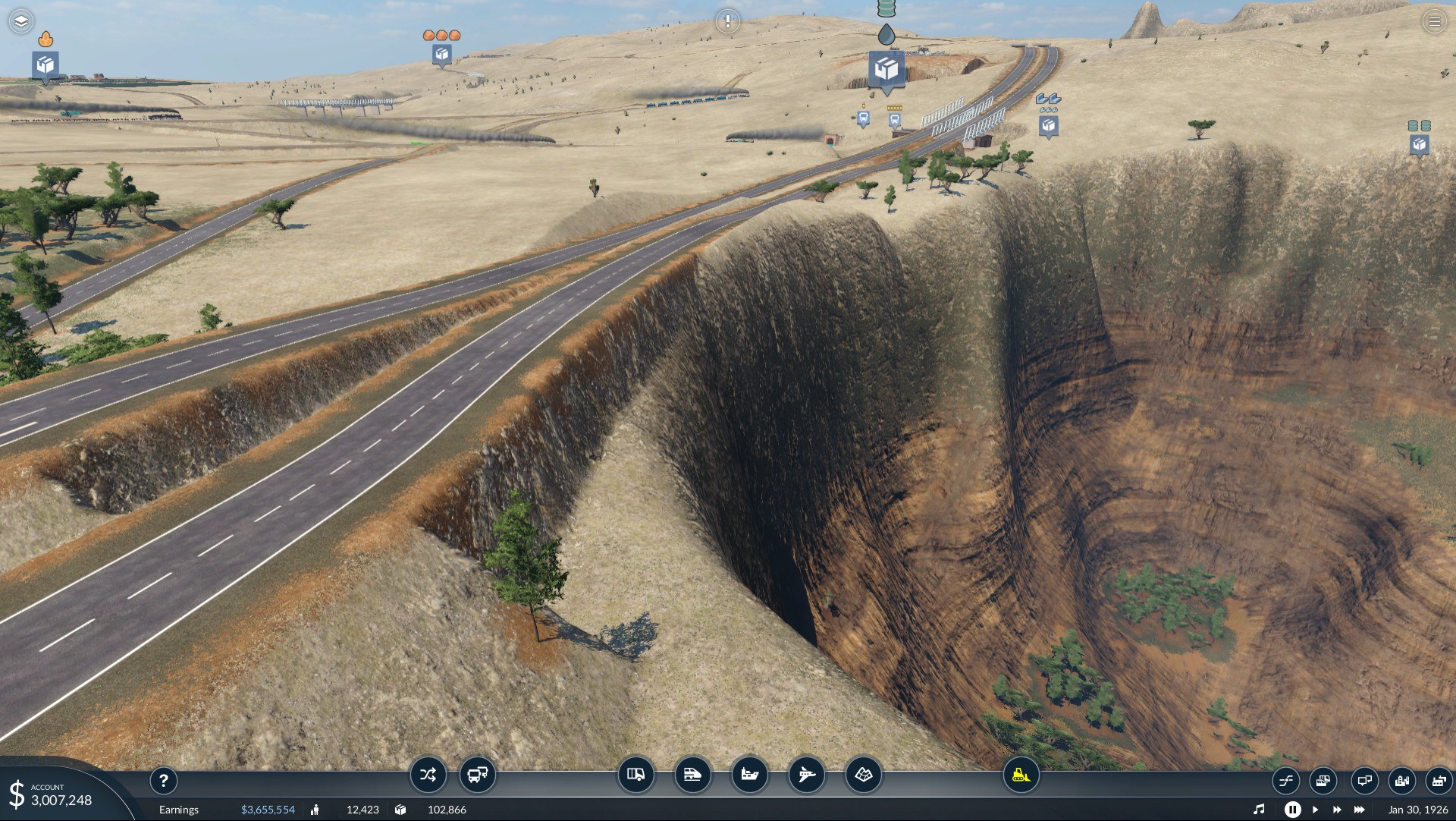Set game speed to normal play
This screenshot has width=1456, height=821.
click(1315, 810)
